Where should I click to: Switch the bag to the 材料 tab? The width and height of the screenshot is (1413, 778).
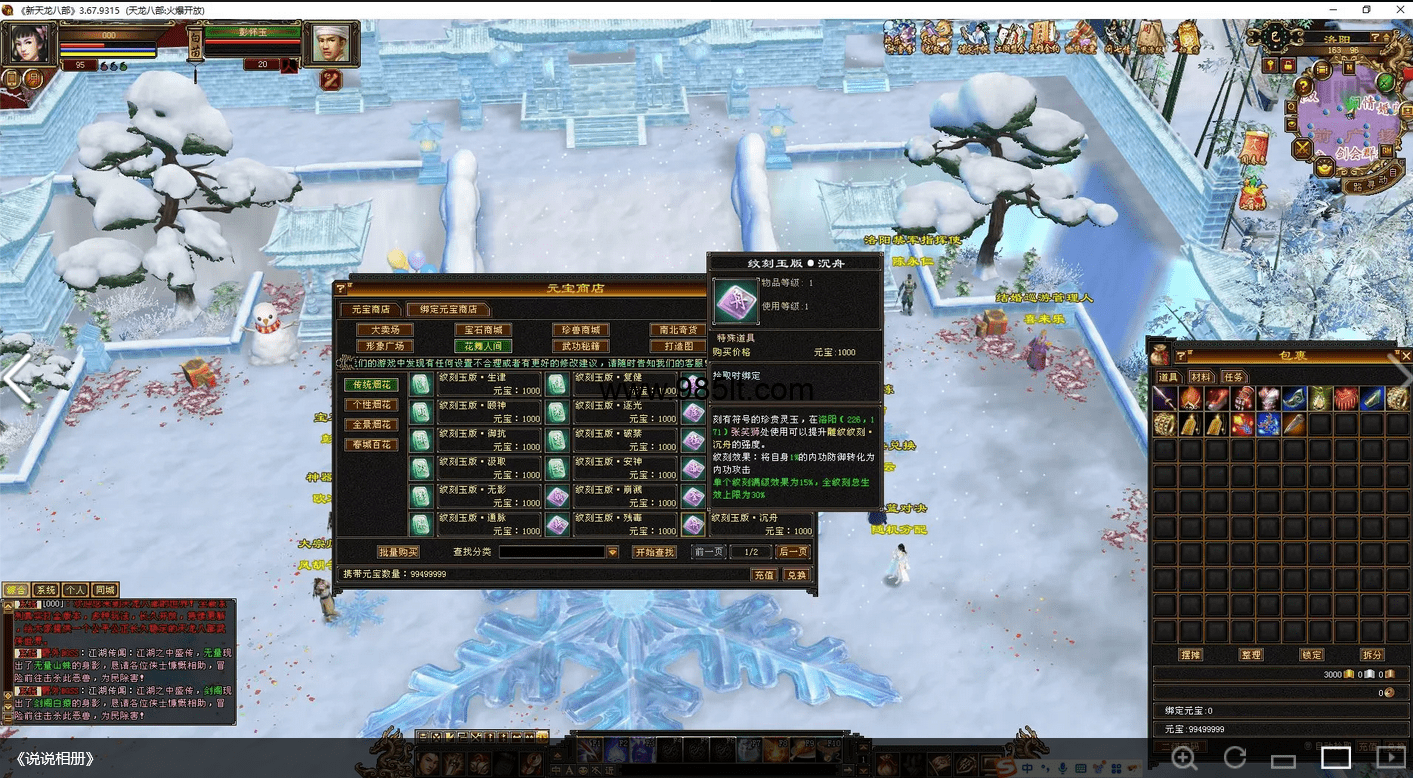click(1201, 377)
